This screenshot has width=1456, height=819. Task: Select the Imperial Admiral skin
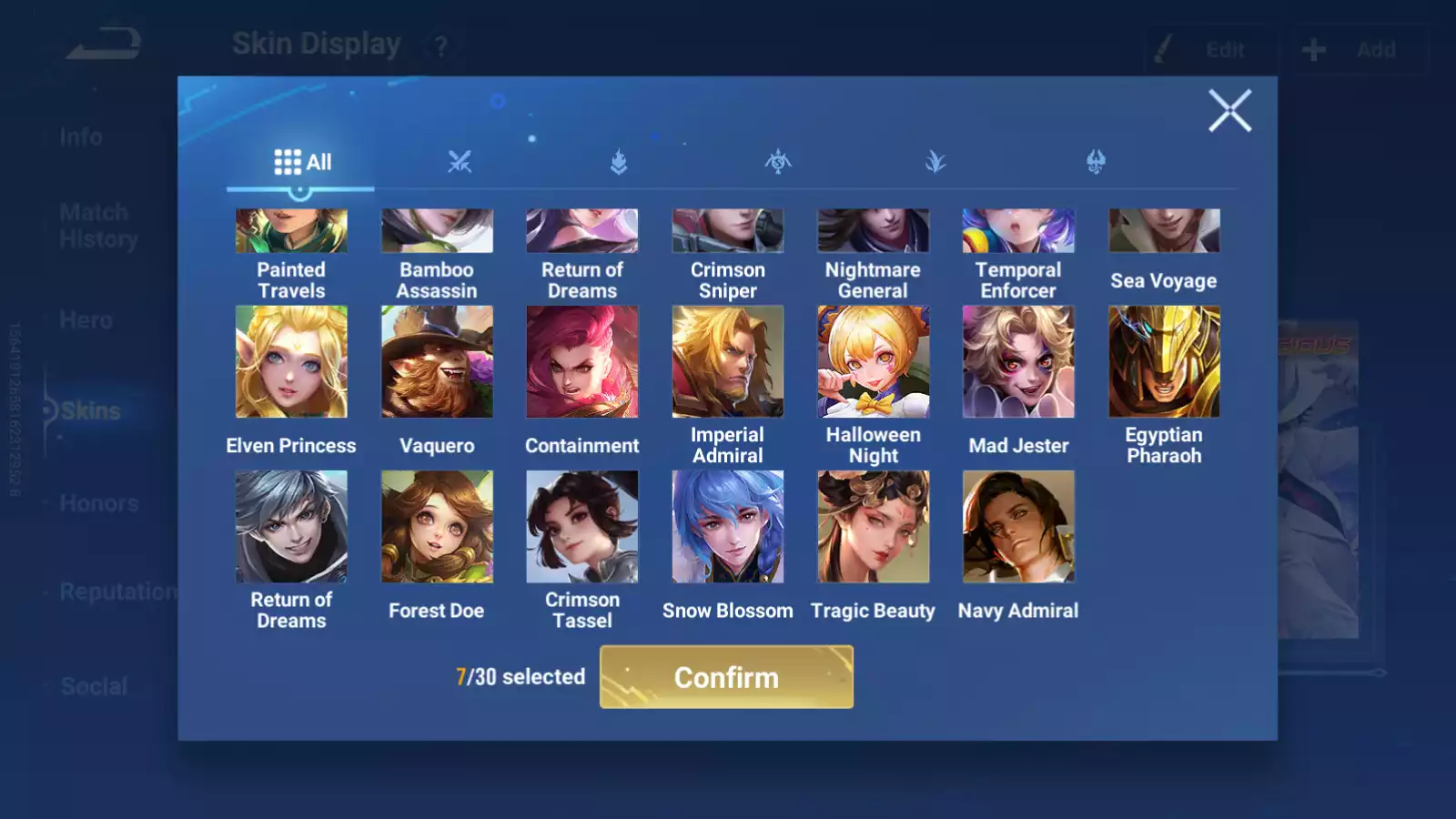click(x=727, y=362)
